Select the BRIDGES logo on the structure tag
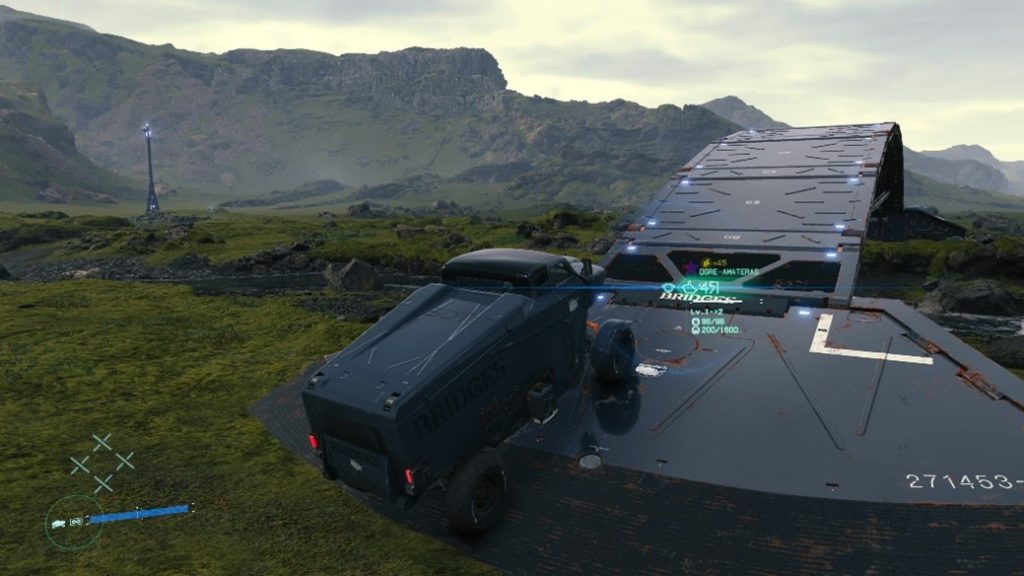This screenshot has height=576, width=1024. pos(699,298)
